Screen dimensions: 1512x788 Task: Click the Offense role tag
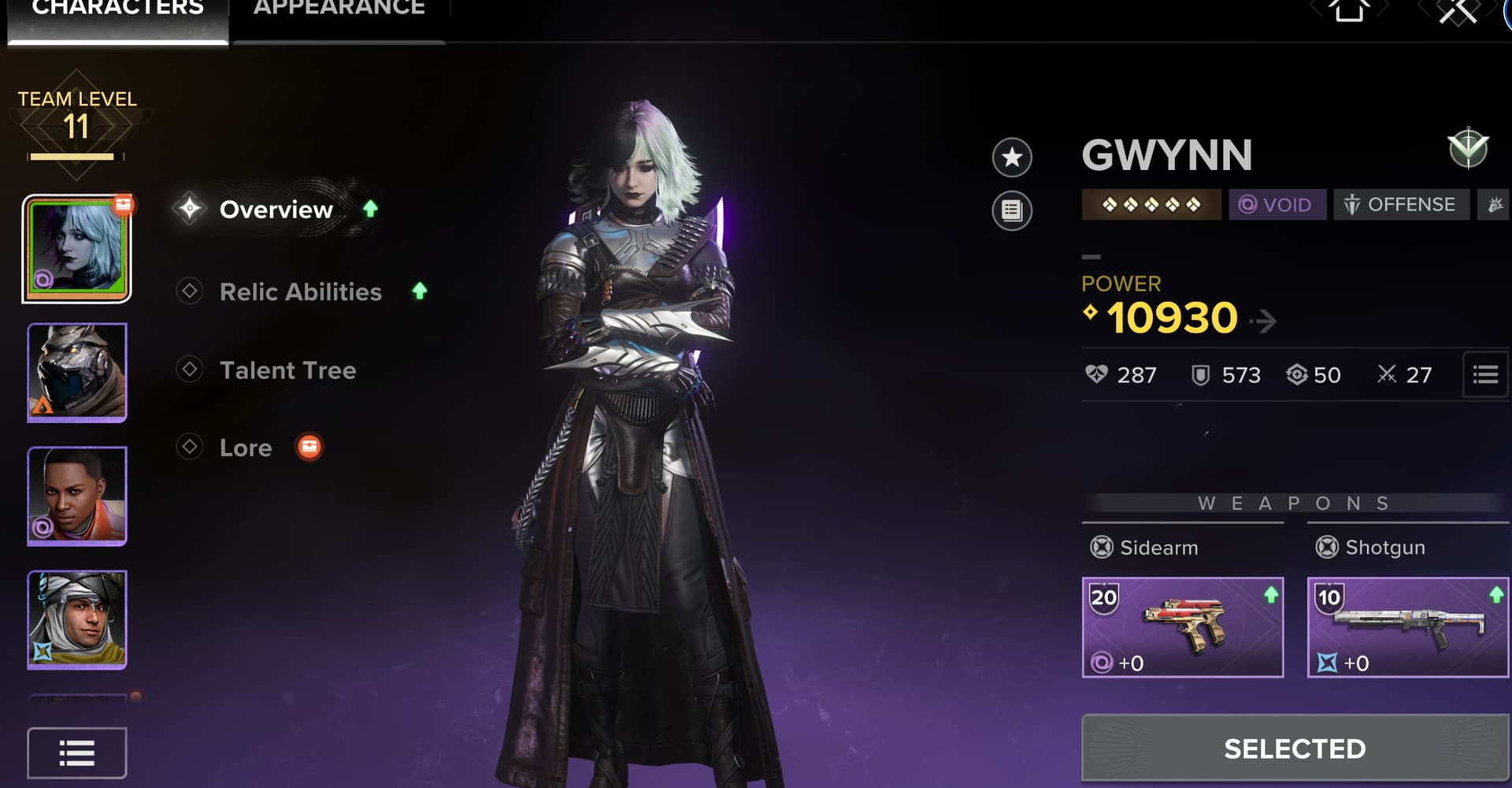click(x=1400, y=205)
